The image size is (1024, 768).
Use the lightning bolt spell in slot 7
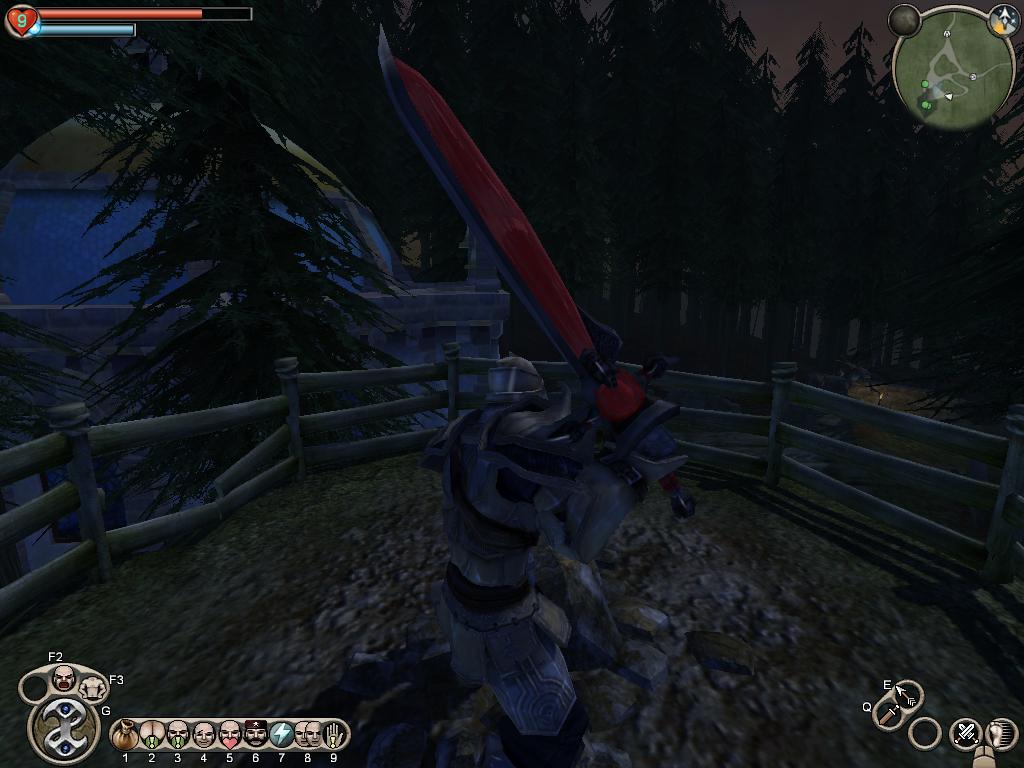pos(281,735)
